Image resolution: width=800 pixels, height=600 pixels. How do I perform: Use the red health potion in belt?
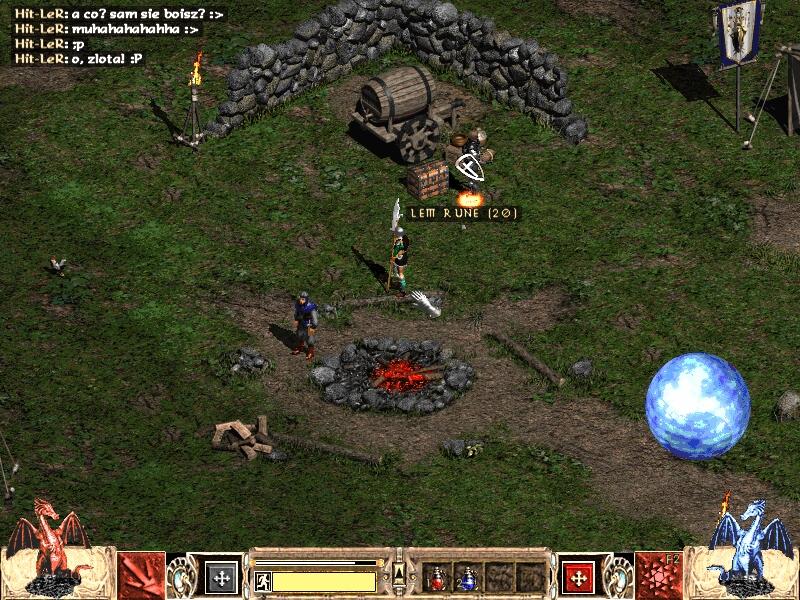[x=437, y=577]
